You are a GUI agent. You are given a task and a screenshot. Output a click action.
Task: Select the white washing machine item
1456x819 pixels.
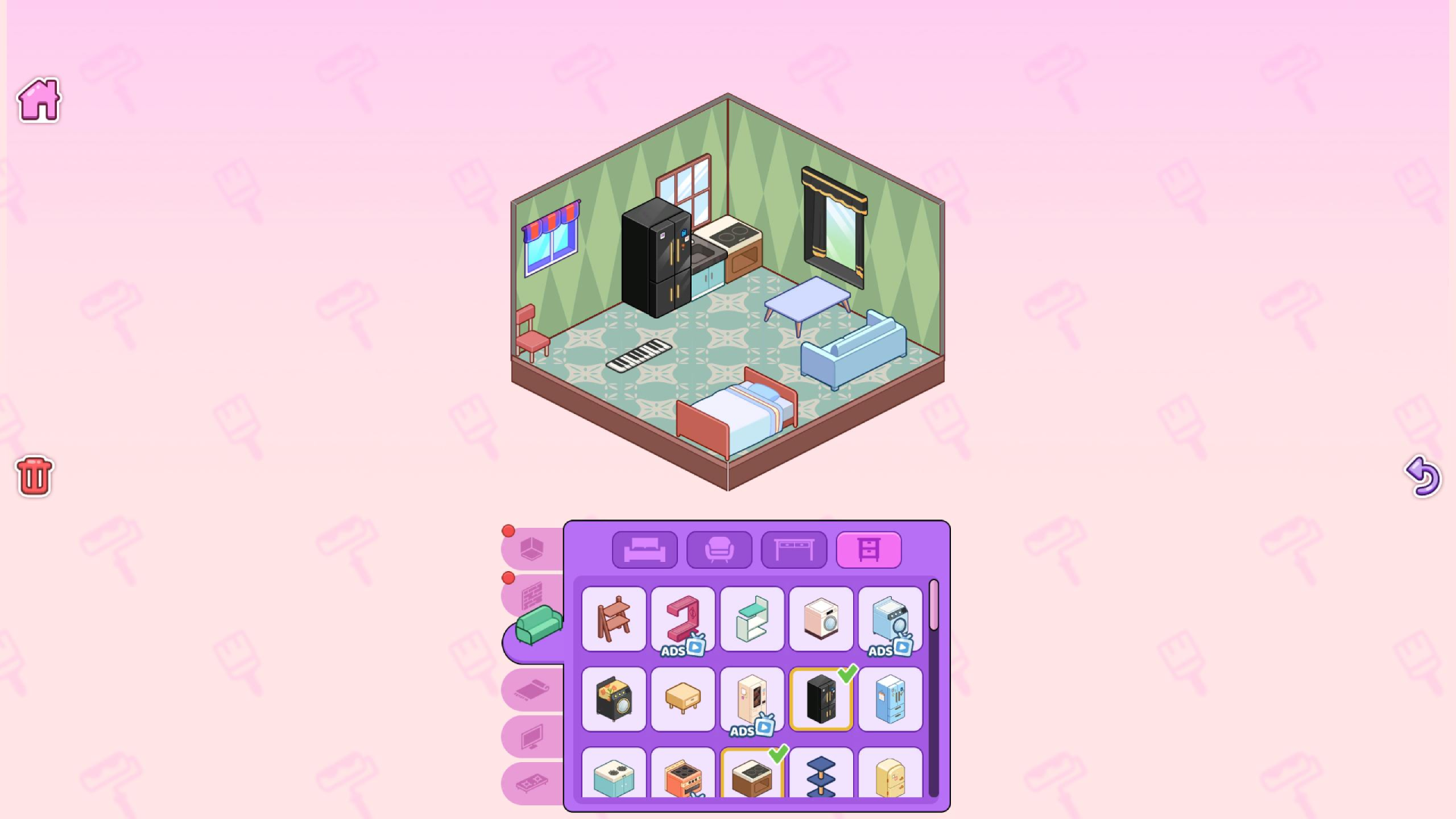(x=821, y=620)
